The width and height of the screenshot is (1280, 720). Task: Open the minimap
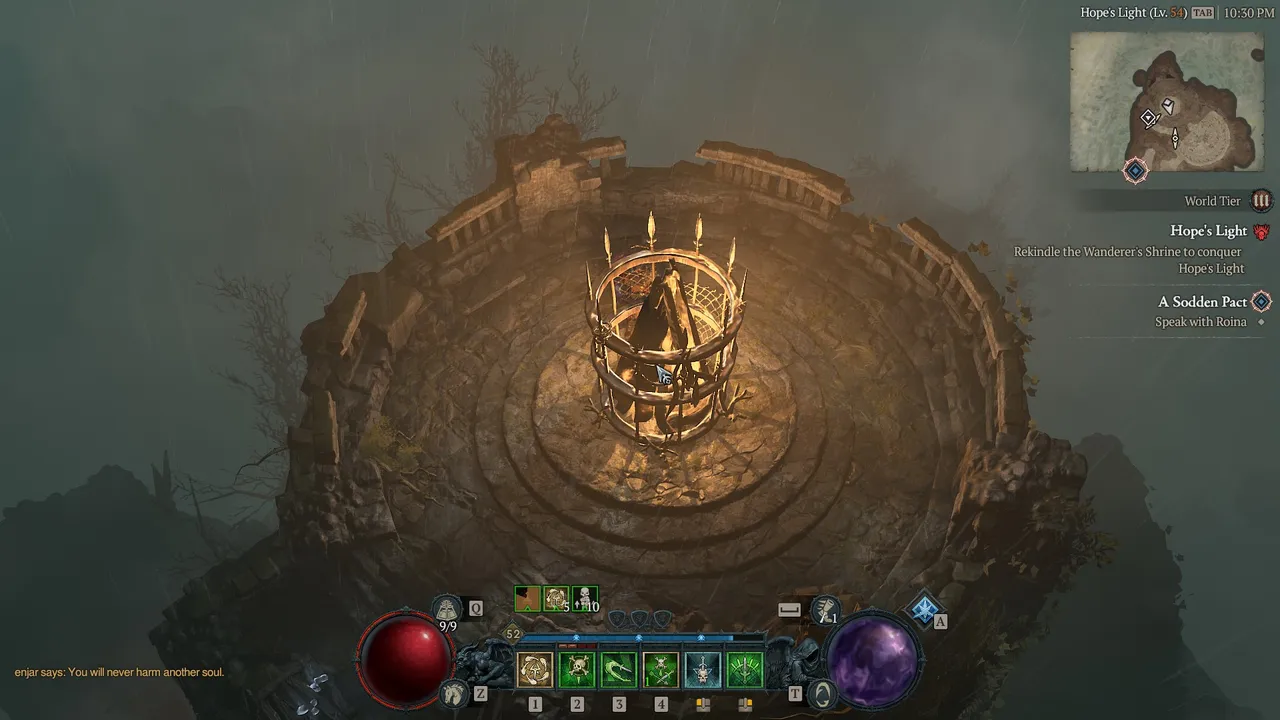pos(1167,101)
